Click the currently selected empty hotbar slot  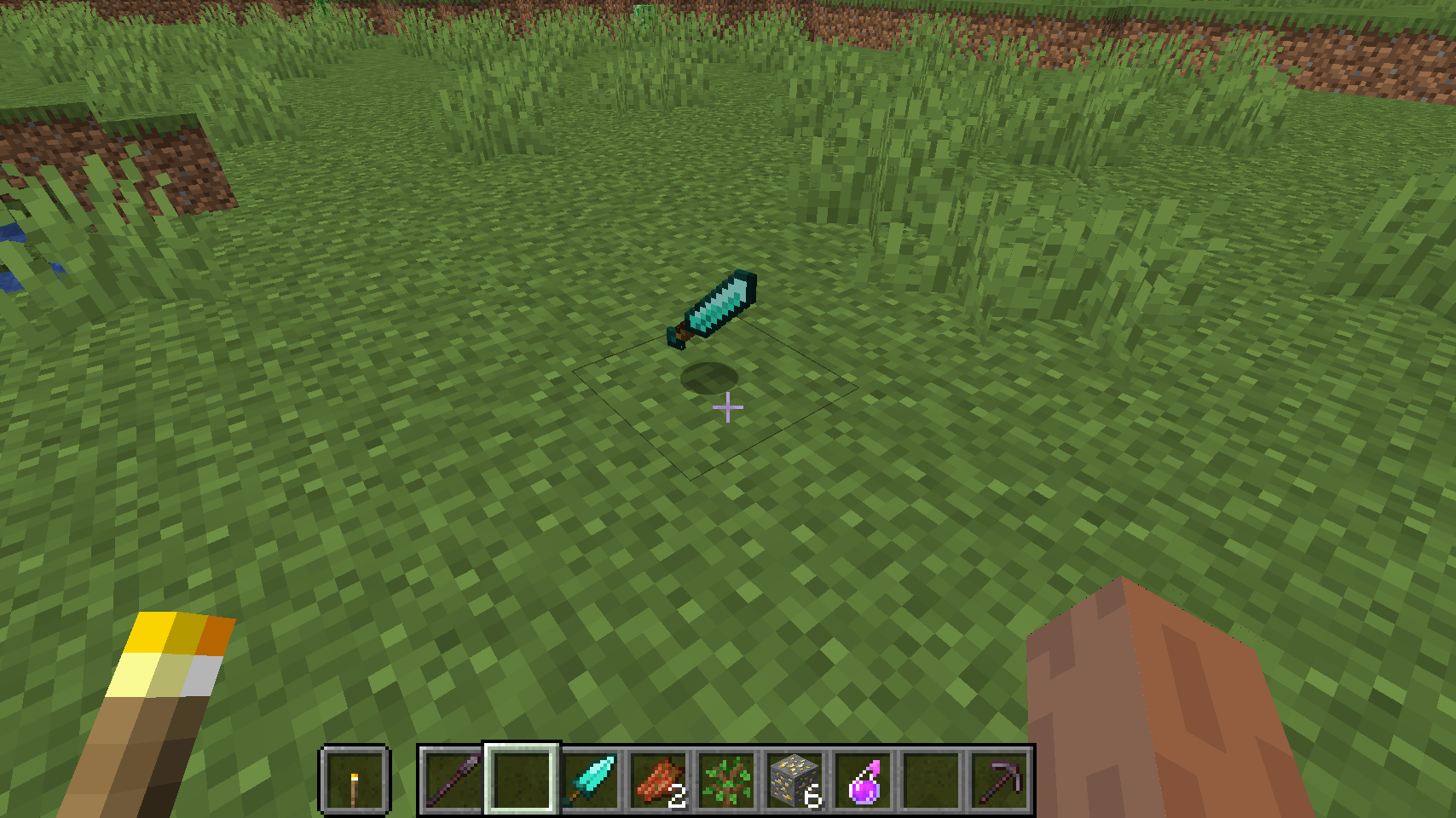click(521, 780)
